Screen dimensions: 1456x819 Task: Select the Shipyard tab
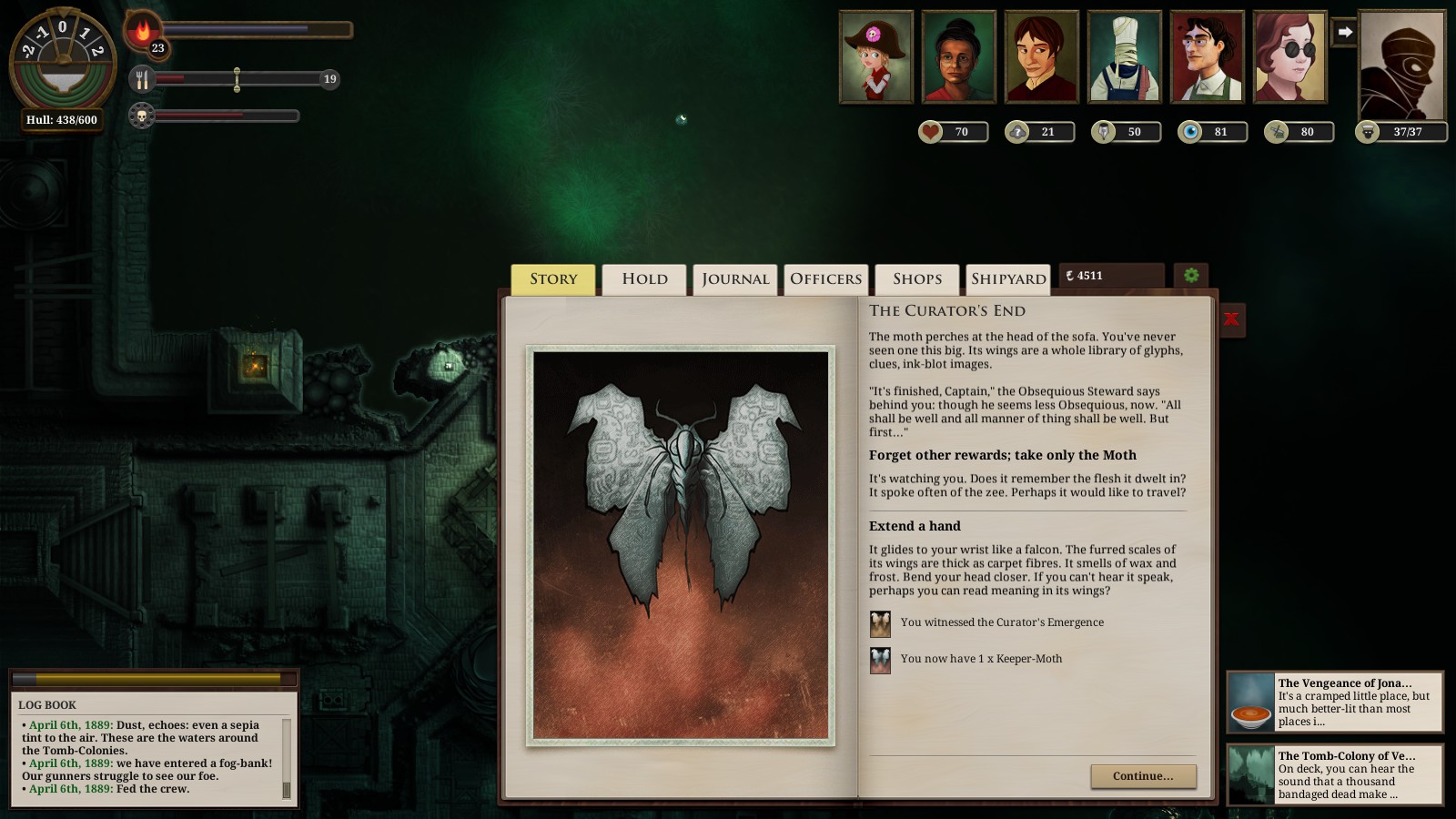1008,279
